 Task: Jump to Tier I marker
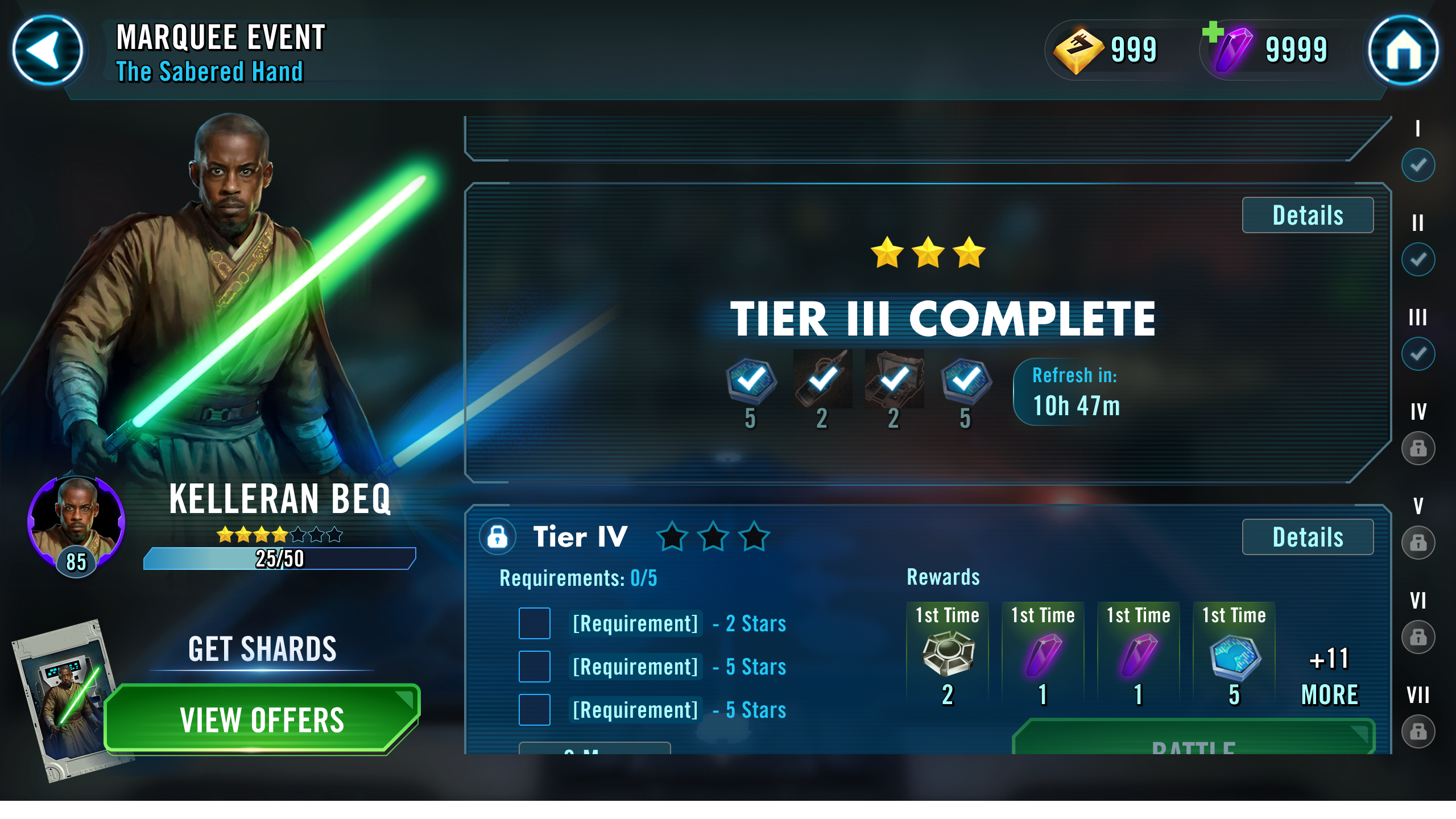click(1418, 165)
